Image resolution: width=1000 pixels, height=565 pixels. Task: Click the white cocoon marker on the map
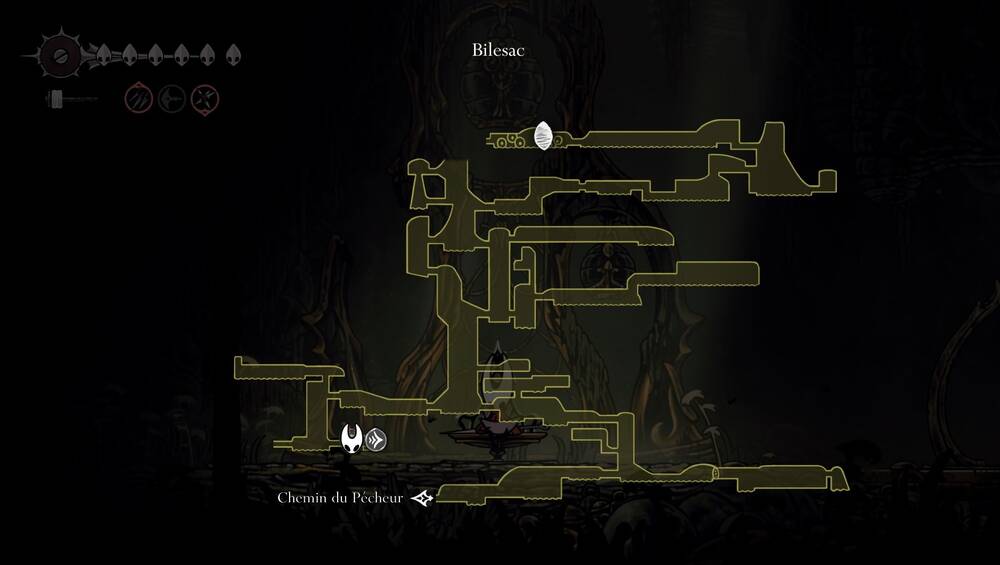coord(543,135)
